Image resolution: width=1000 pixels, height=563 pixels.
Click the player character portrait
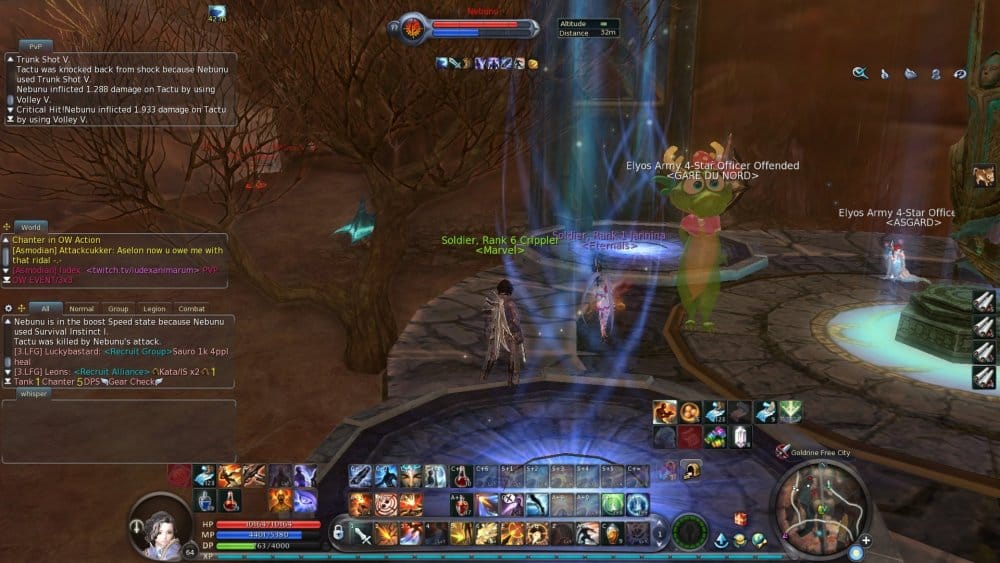(160, 523)
